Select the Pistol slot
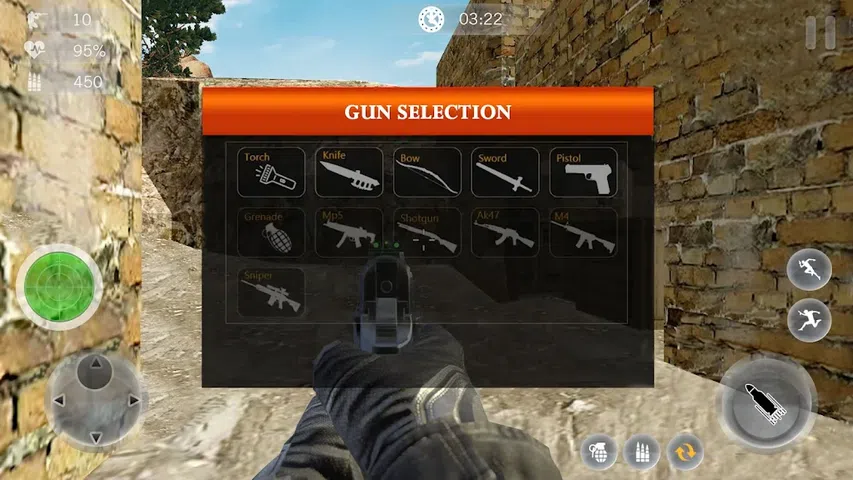 pyautogui.click(x=583, y=172)
